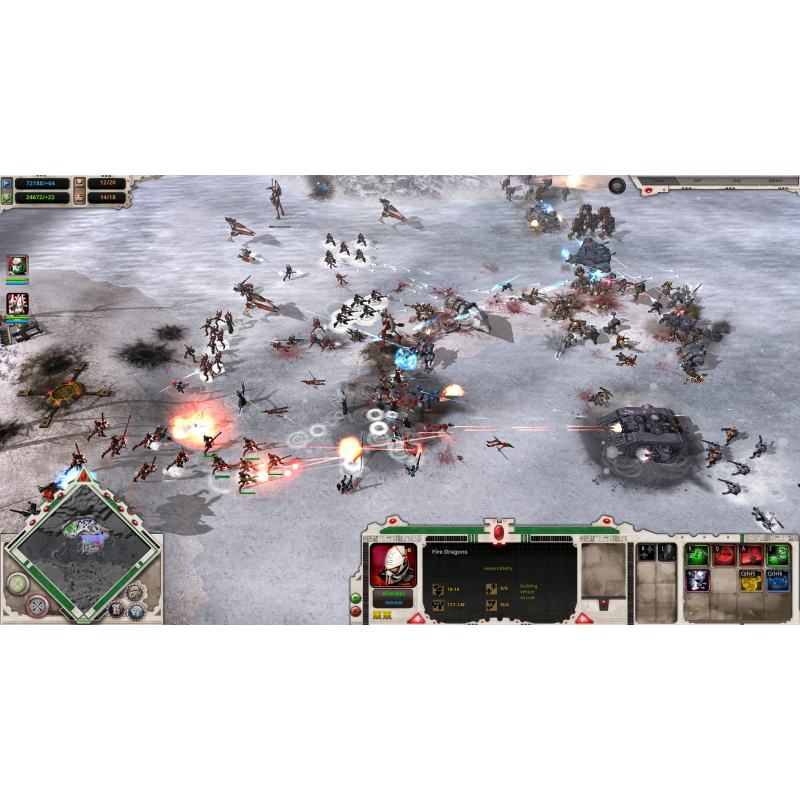
Task: Select the Fire Dragons unit portrait
Action: (393, 564)
